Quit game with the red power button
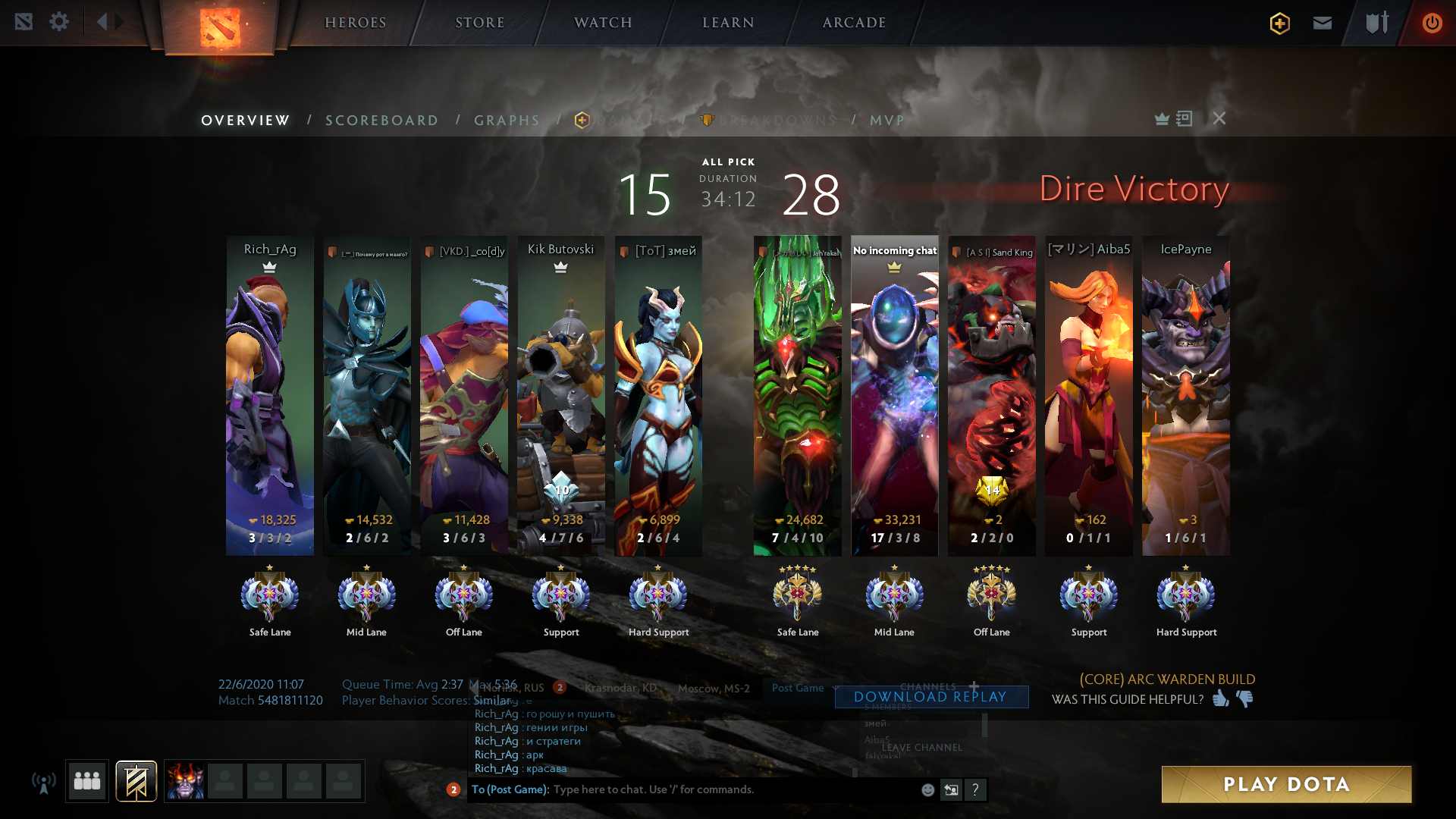The width and height of the screenshot is (1456, 819). click(1432, 23)
